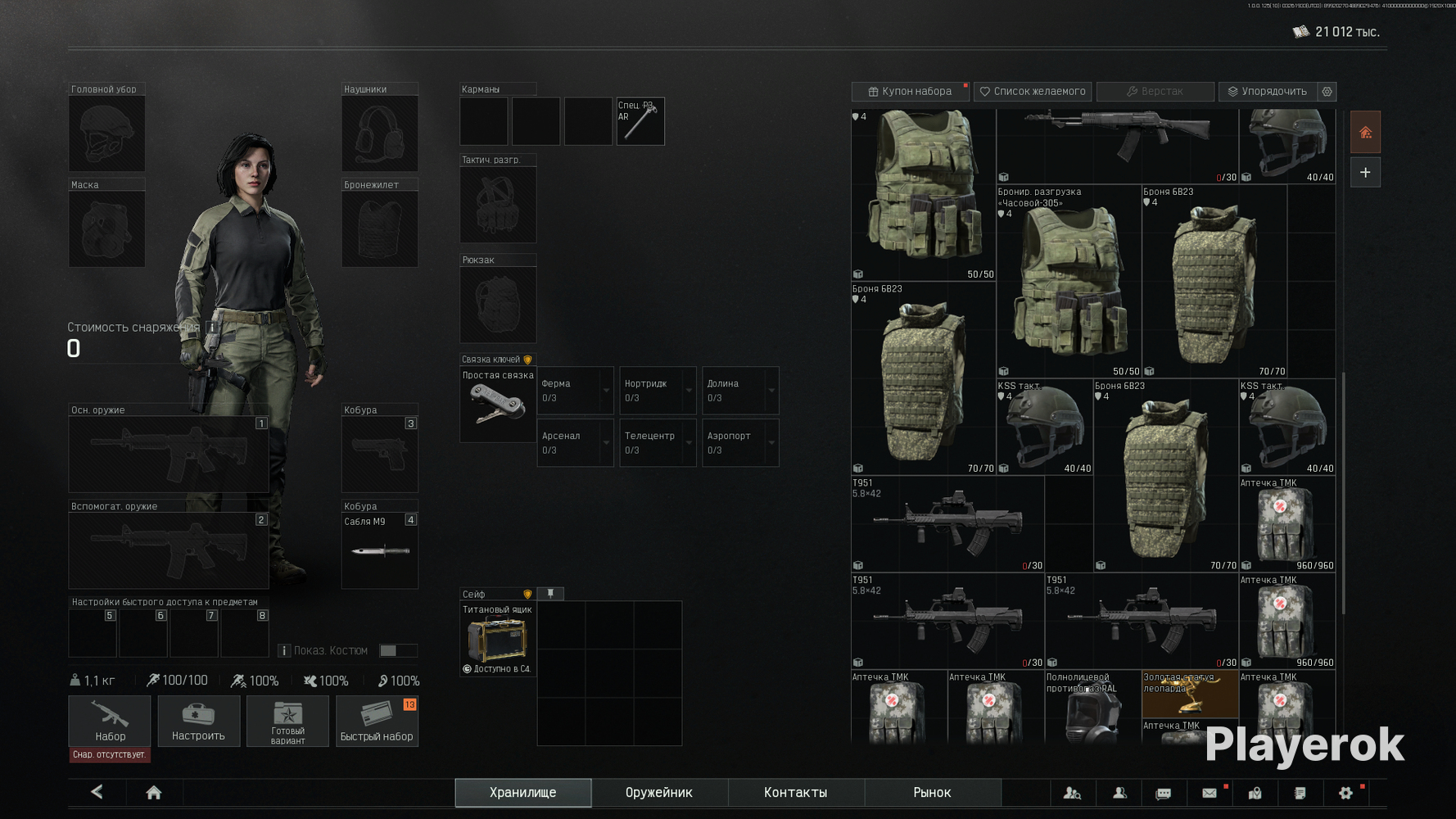Choose the Готовый вариант preset

287,721
